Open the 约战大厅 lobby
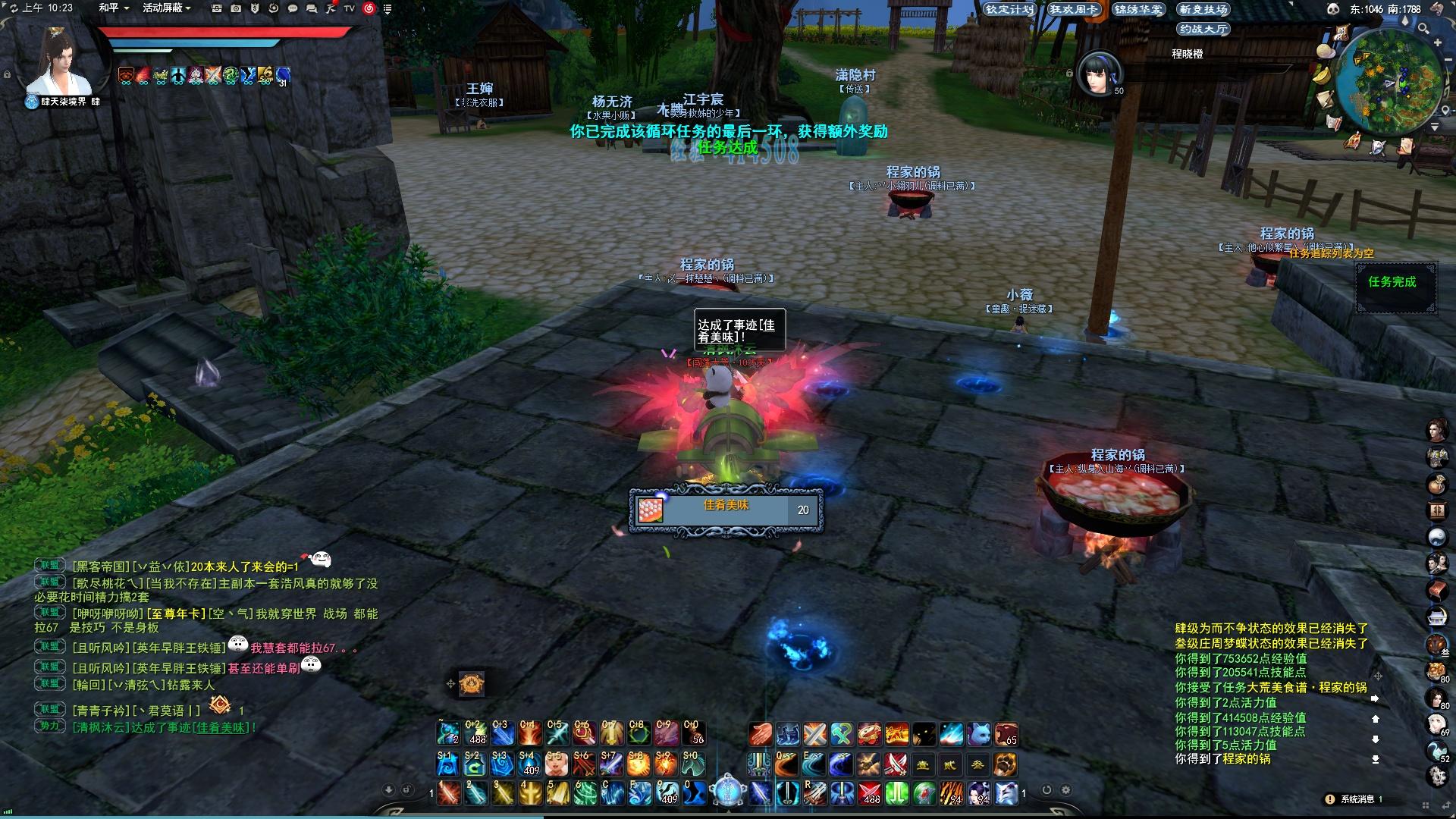1456x819 pixels. (1203, 29)
